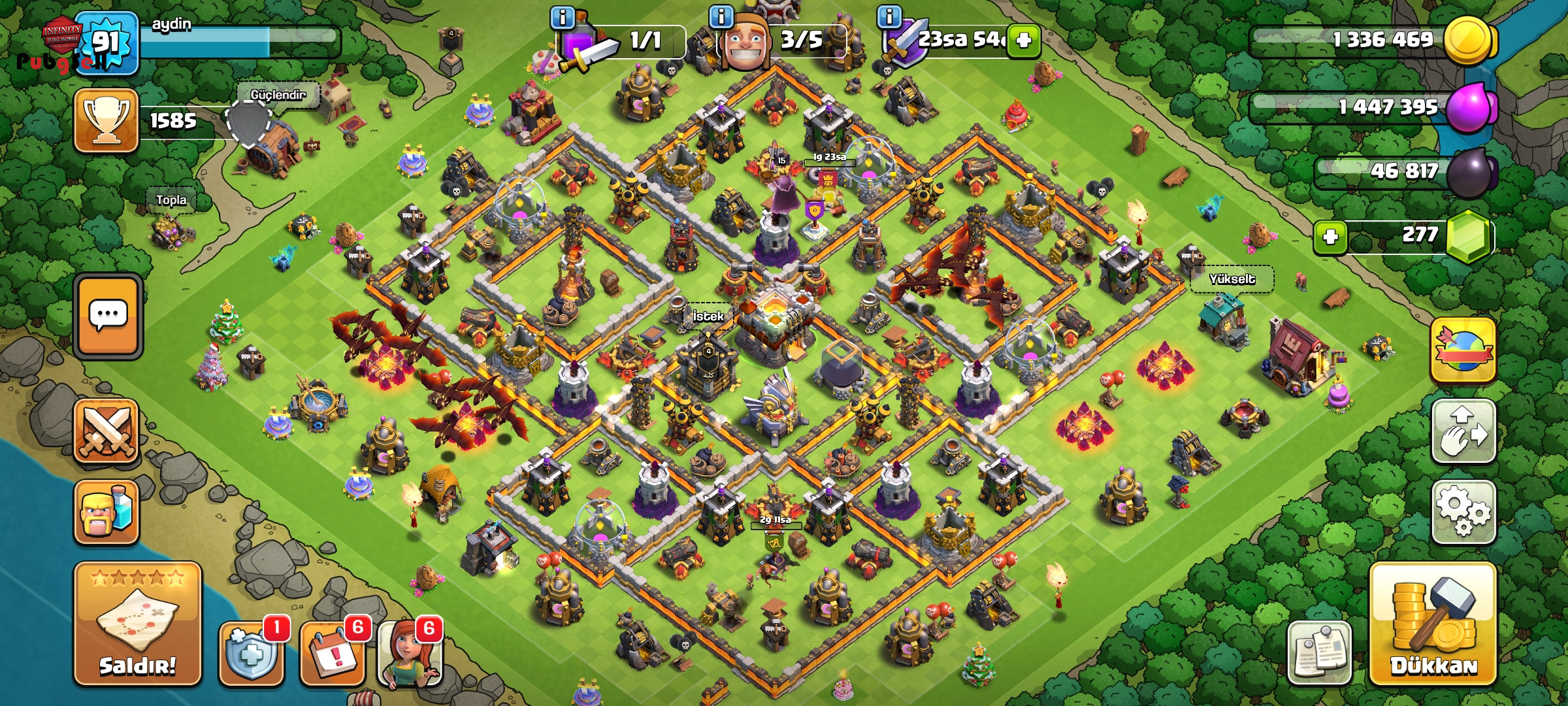Image resolution: width=1568 pixels, height=706 pixels.
Task: Open the settings gears button
Action: [1463, 512]
